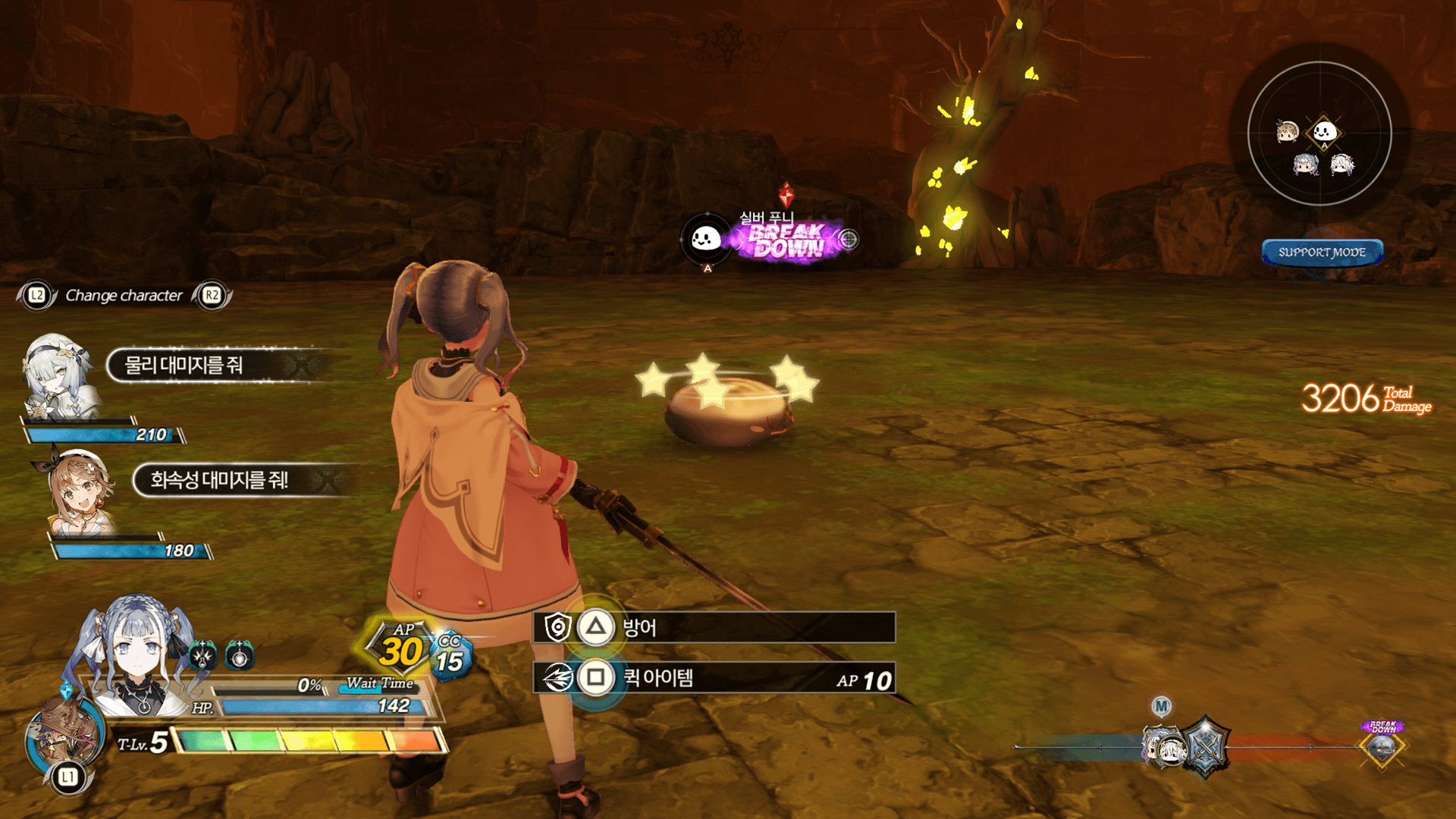
Task: Click the crossed swords turn timeline marker
Action: coord(1204,748)
